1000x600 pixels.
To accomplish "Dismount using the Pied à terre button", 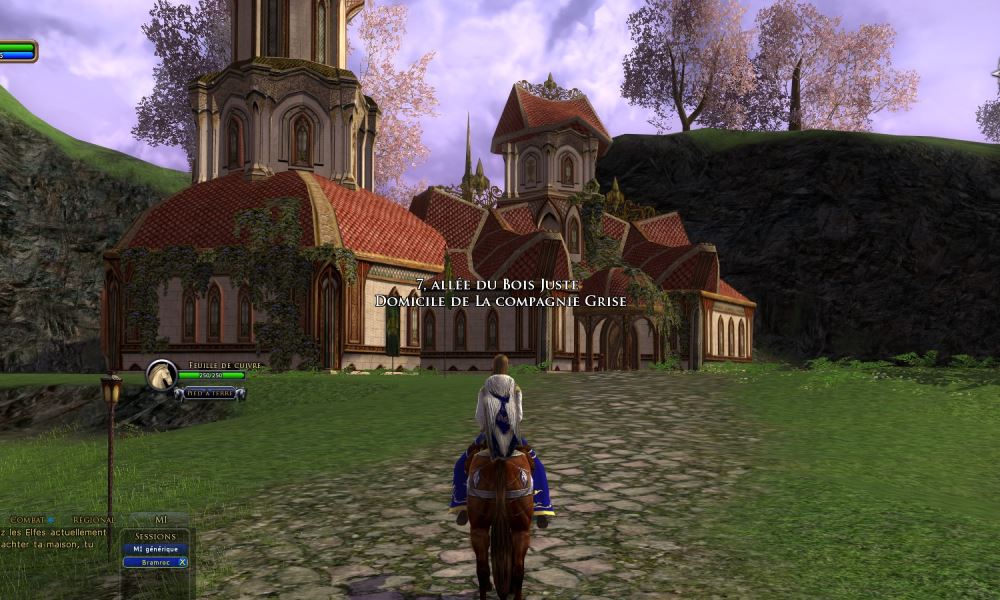I will tap(210, 393).
